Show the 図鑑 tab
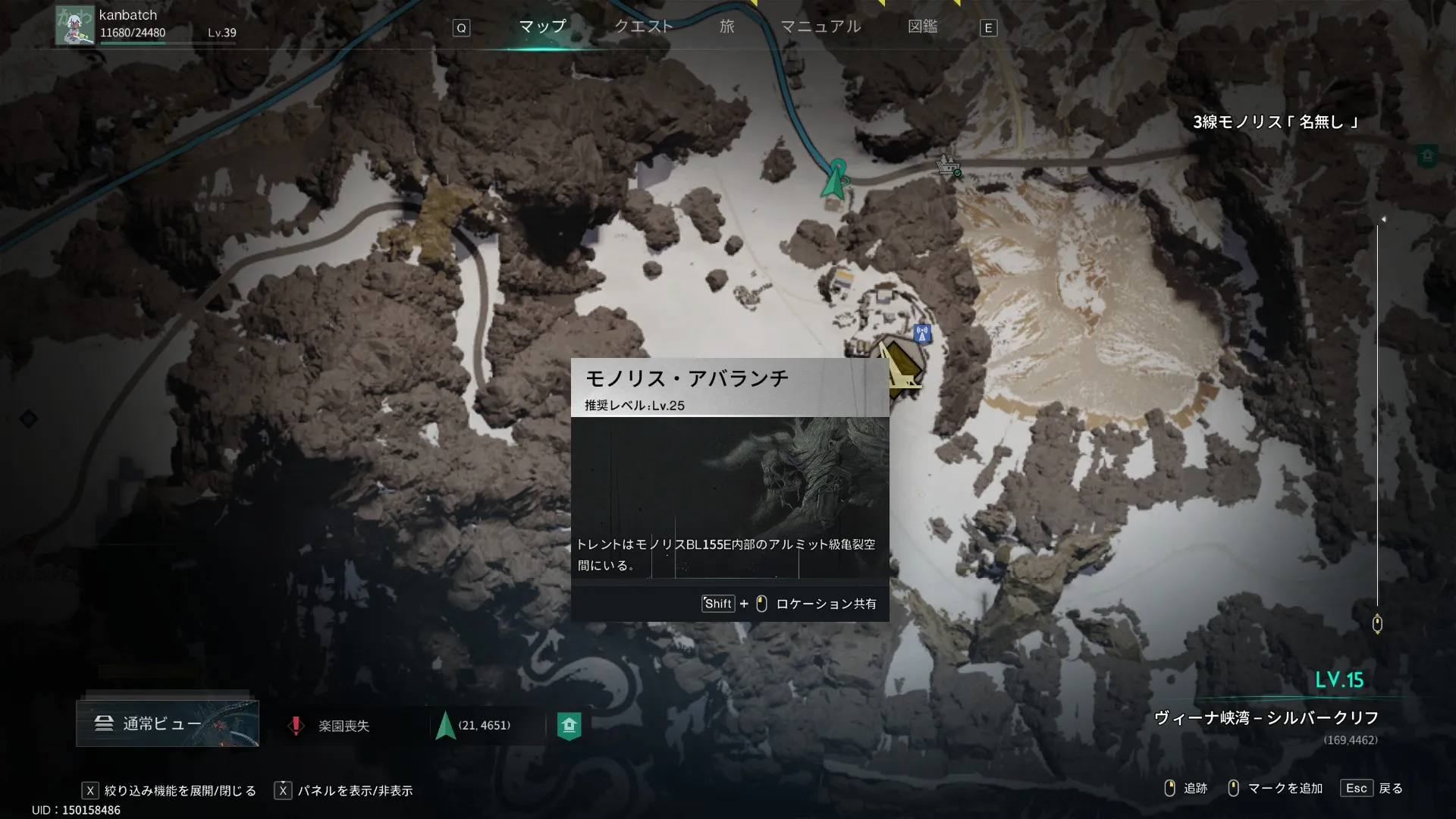This screenshot has height=819, width=1456. 922,27
